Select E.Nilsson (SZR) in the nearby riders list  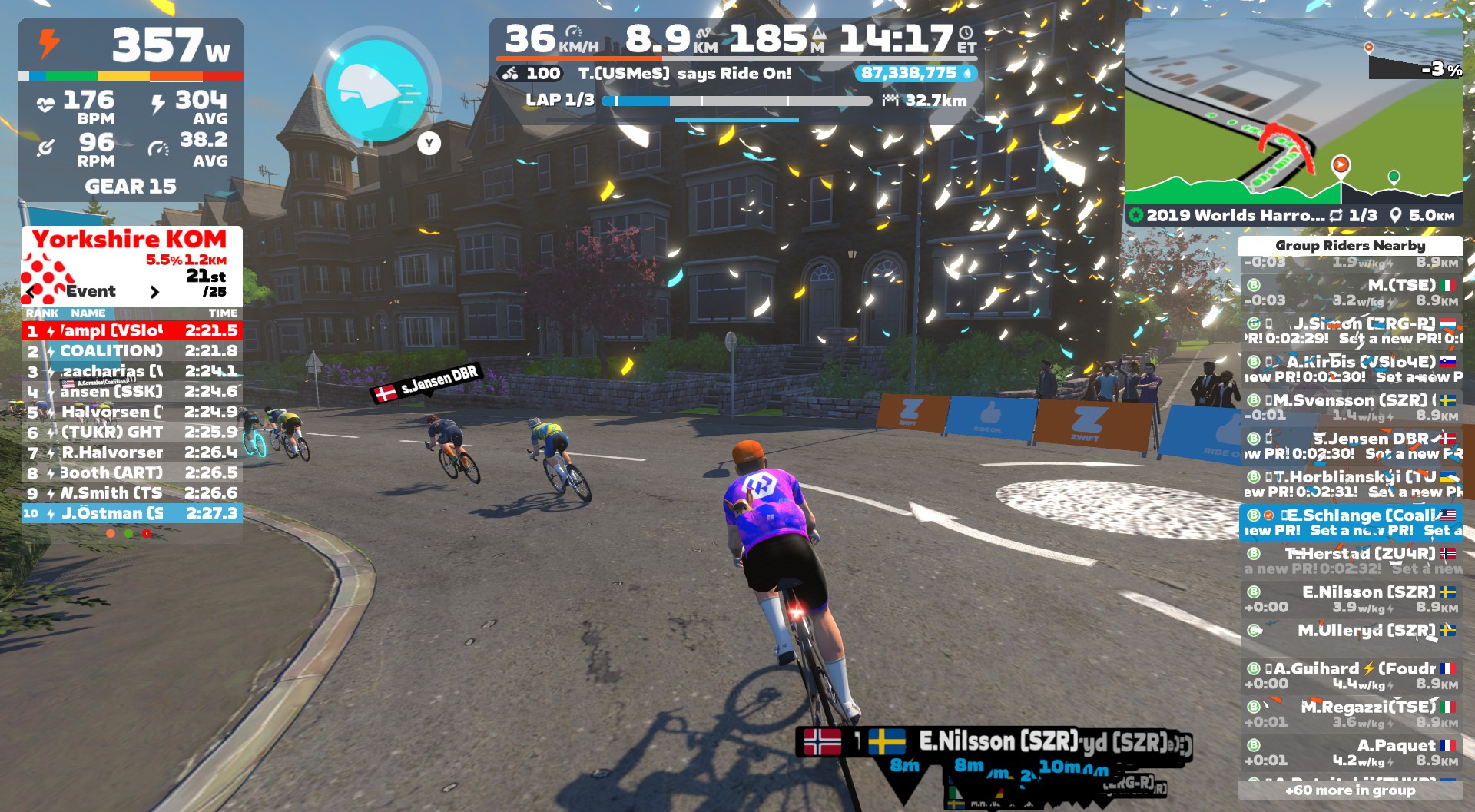[x=1351, y=599]
